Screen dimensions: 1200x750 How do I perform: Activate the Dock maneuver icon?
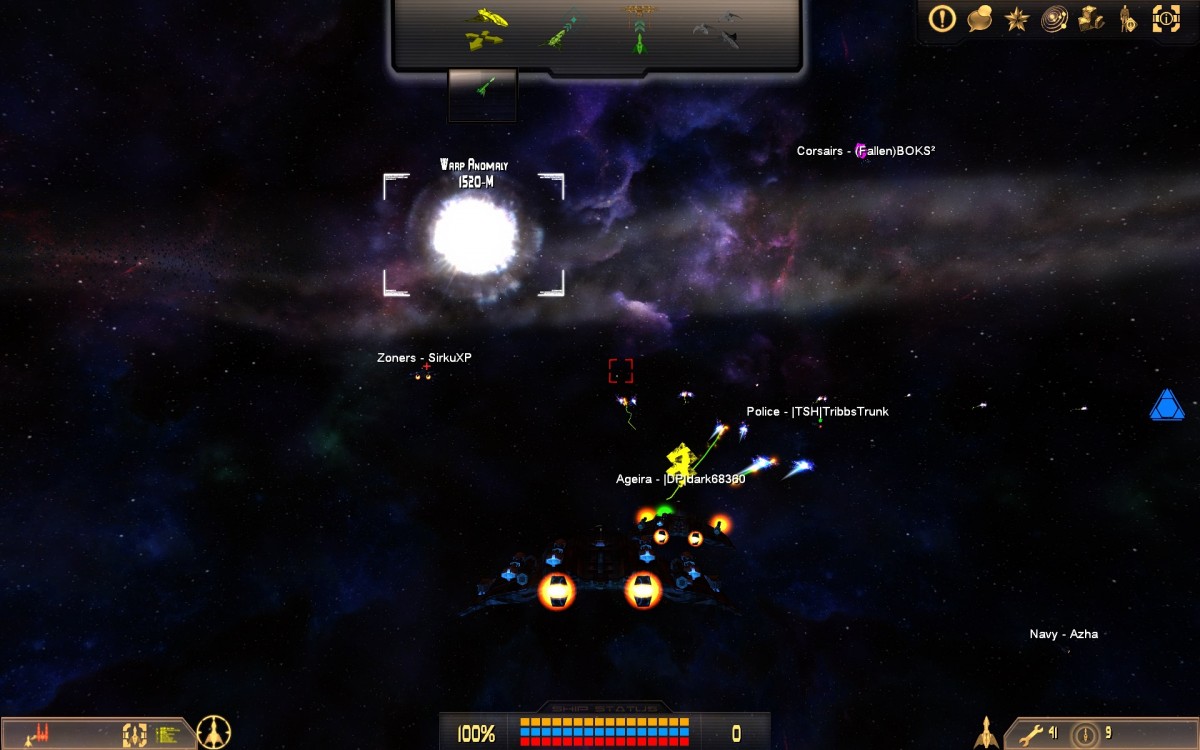(636, 30)
